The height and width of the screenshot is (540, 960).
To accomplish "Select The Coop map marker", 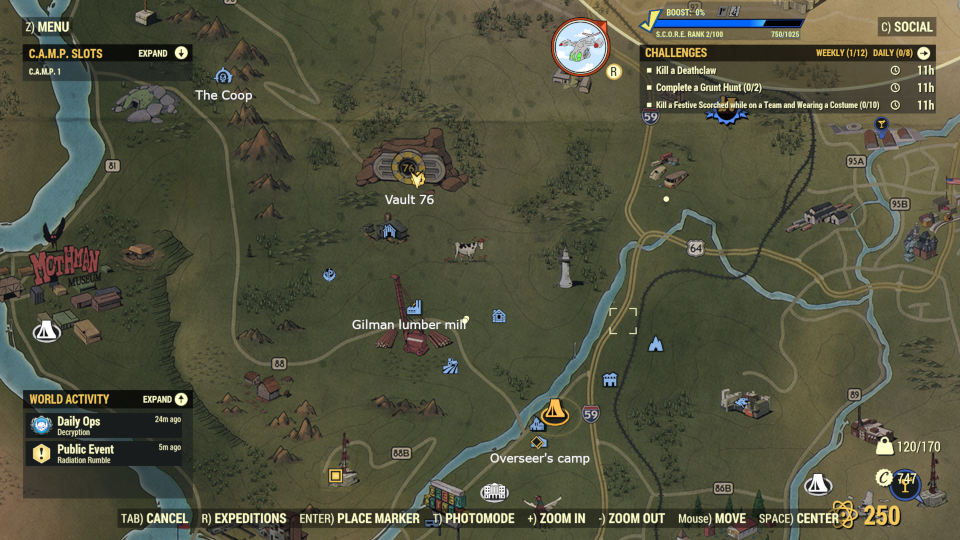I will click(x=223, y=77).
